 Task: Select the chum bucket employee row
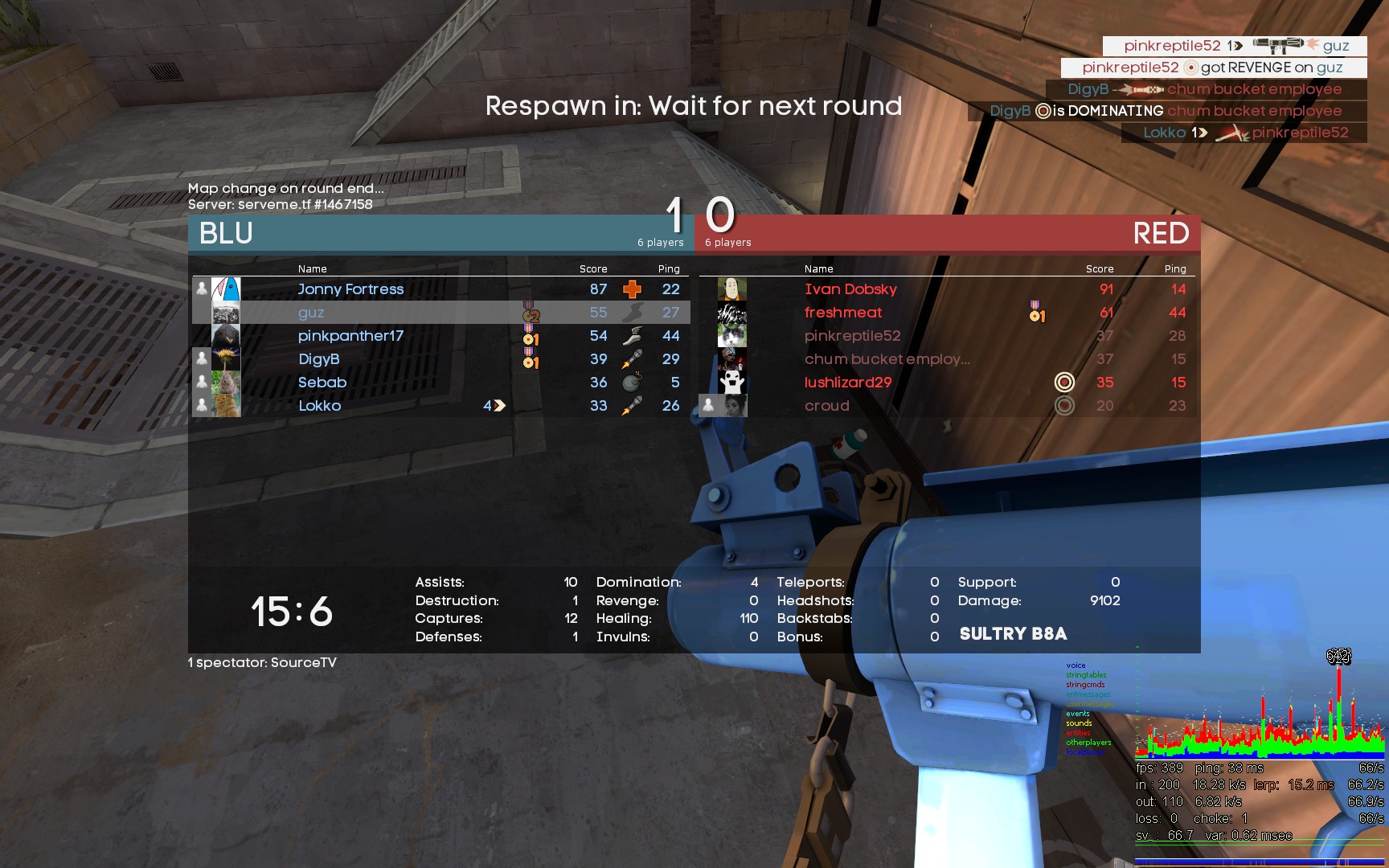pyautogui.click(x=887, y=359)
